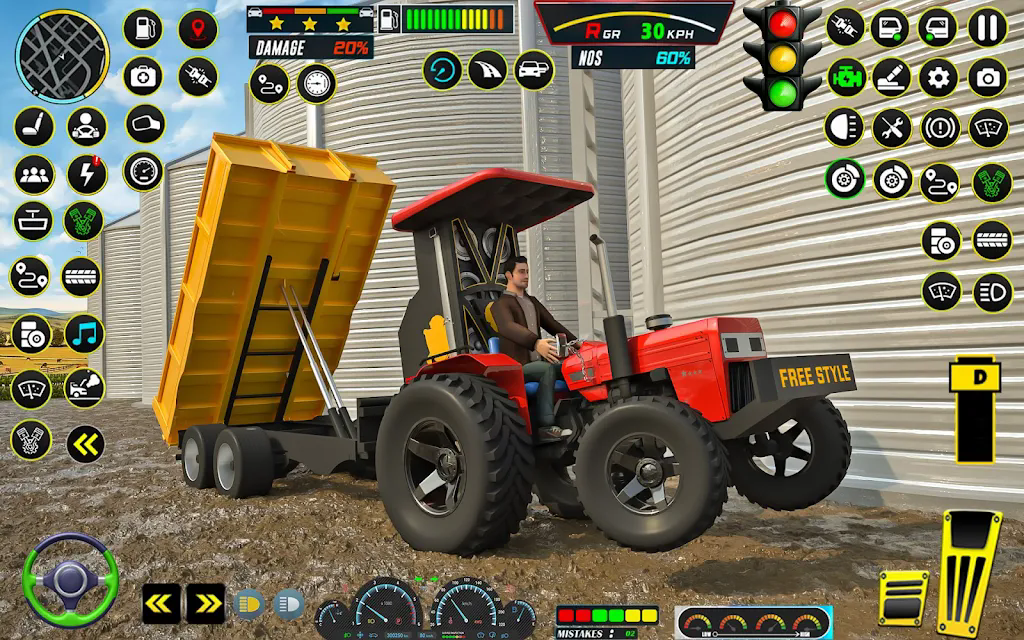Open the gear settings icon
The image size is (1024, 640).
pos(938,77)
